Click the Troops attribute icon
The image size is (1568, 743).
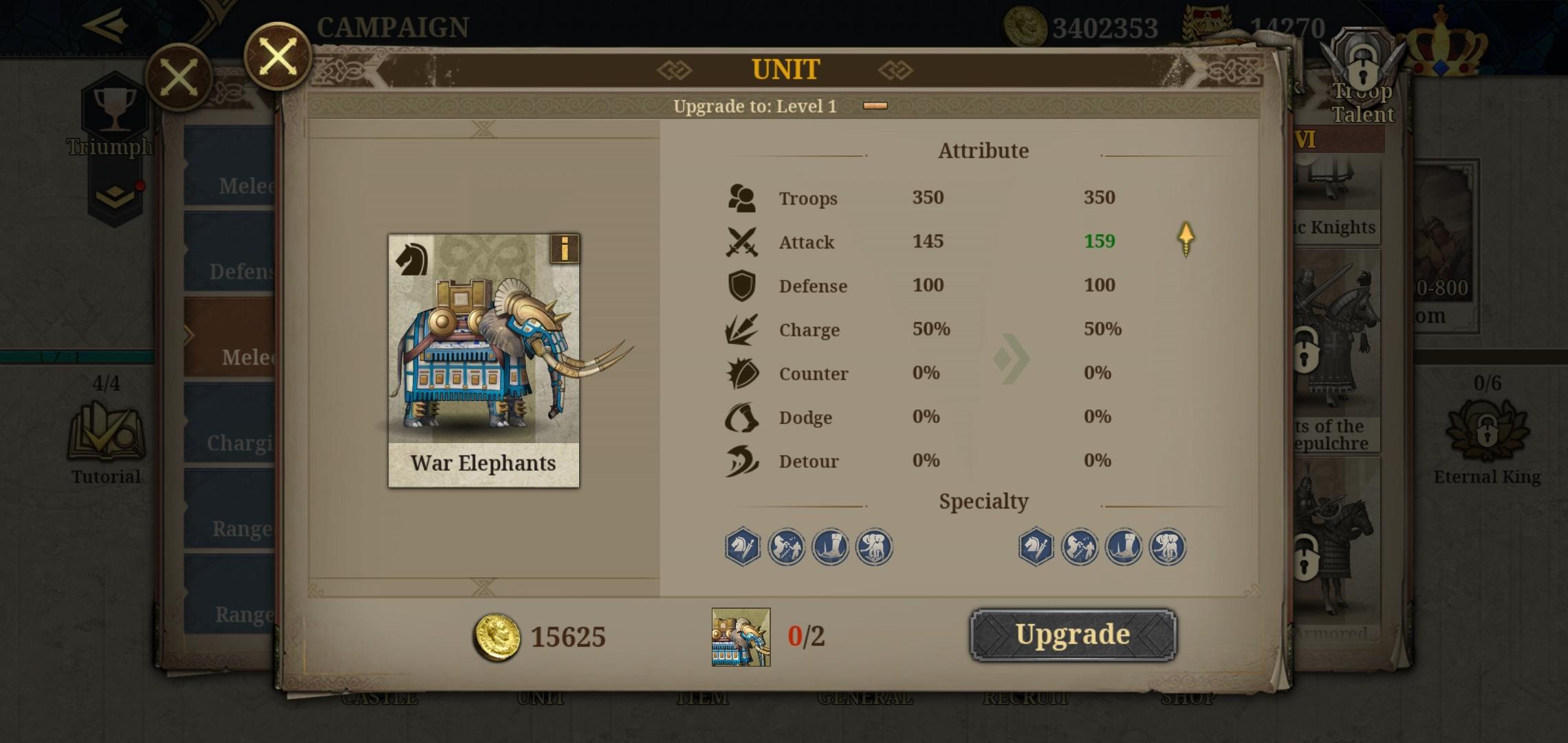click(x=742, y=197)
